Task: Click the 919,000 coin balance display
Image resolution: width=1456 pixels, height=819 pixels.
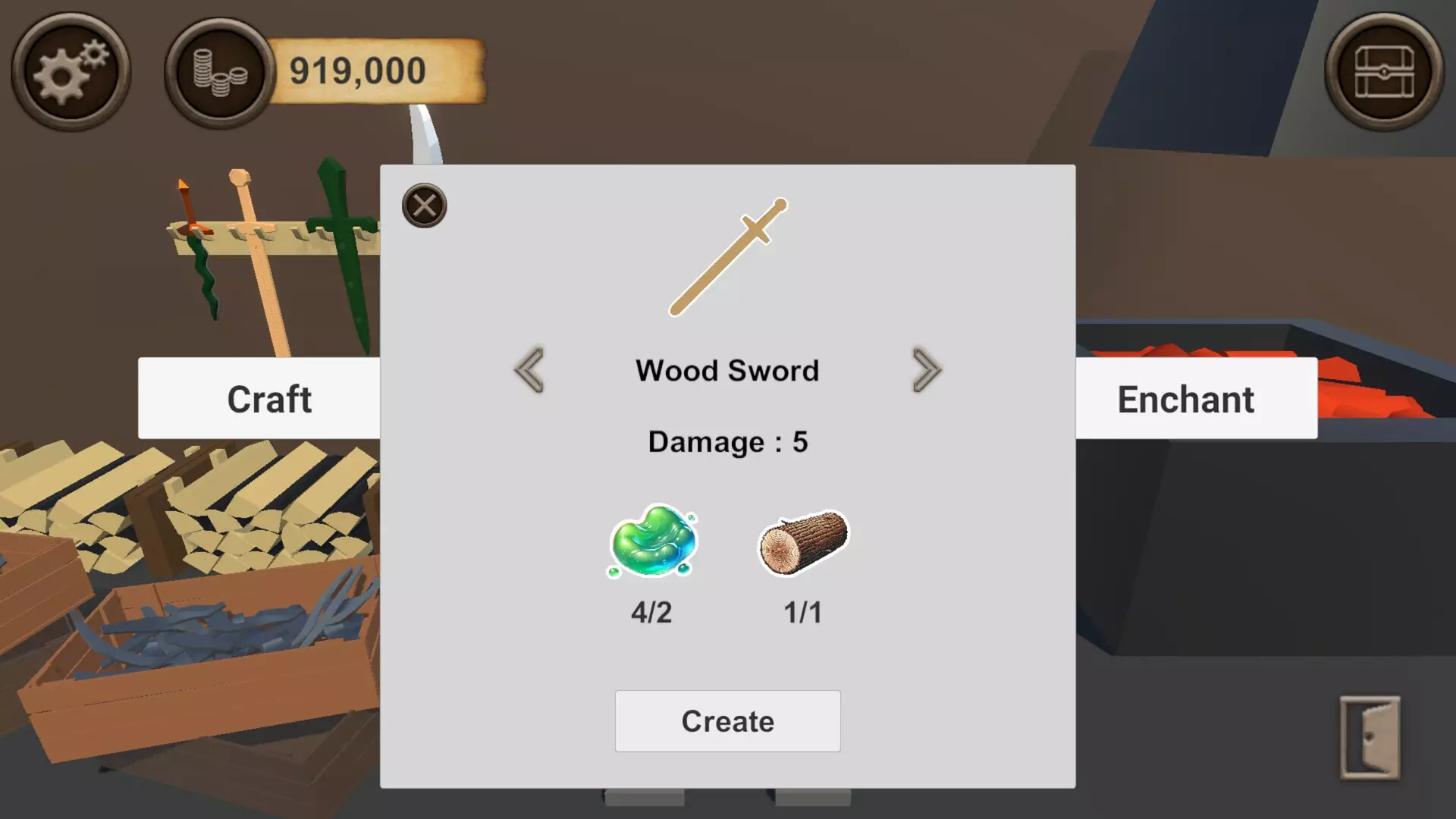Action: pos(356,71)
